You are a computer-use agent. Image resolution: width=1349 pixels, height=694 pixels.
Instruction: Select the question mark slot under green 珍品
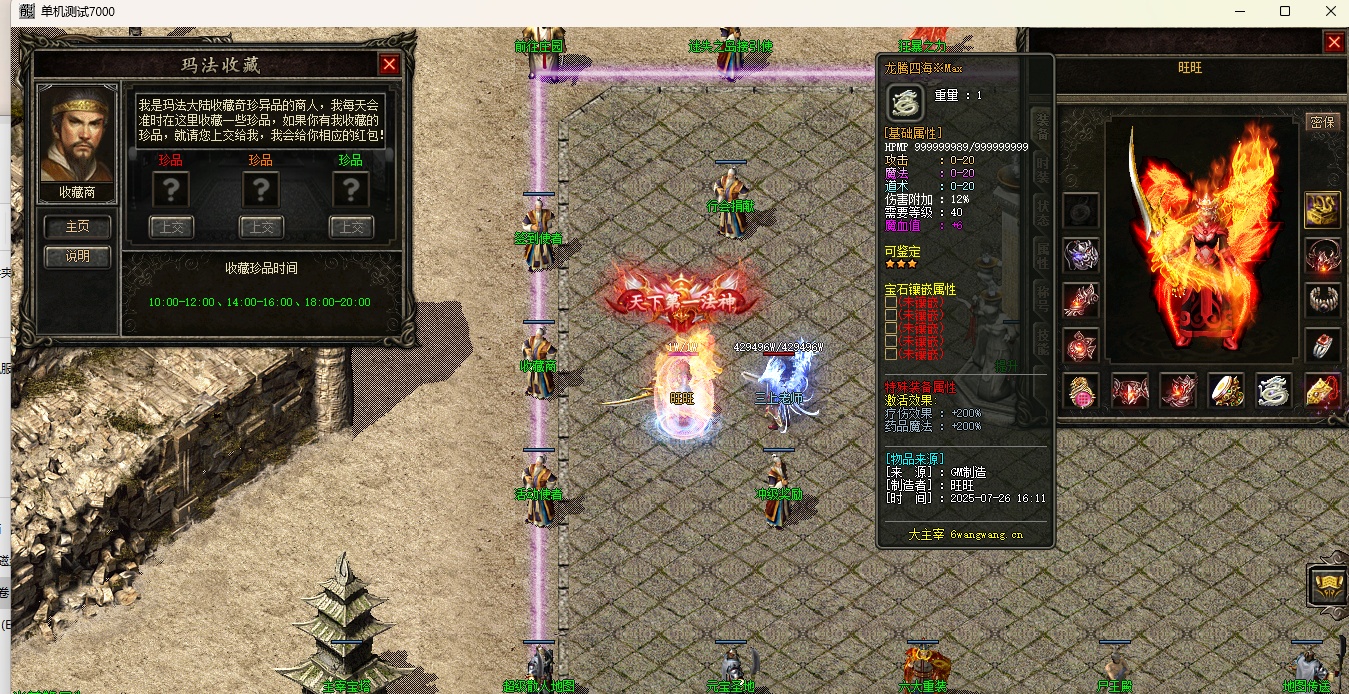click(351, 190)
